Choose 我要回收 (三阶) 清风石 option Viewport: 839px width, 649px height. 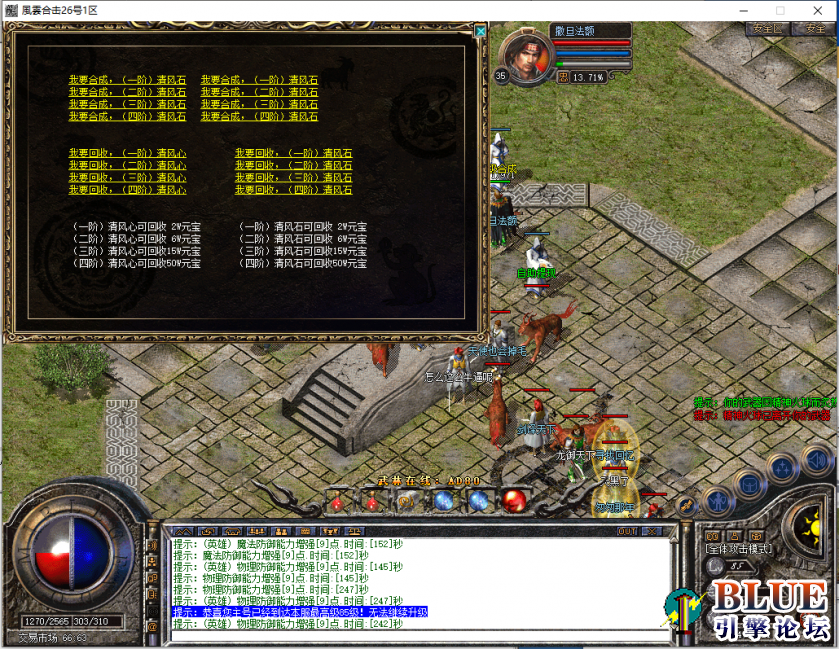pyautogui.click(x=293, y=177)
